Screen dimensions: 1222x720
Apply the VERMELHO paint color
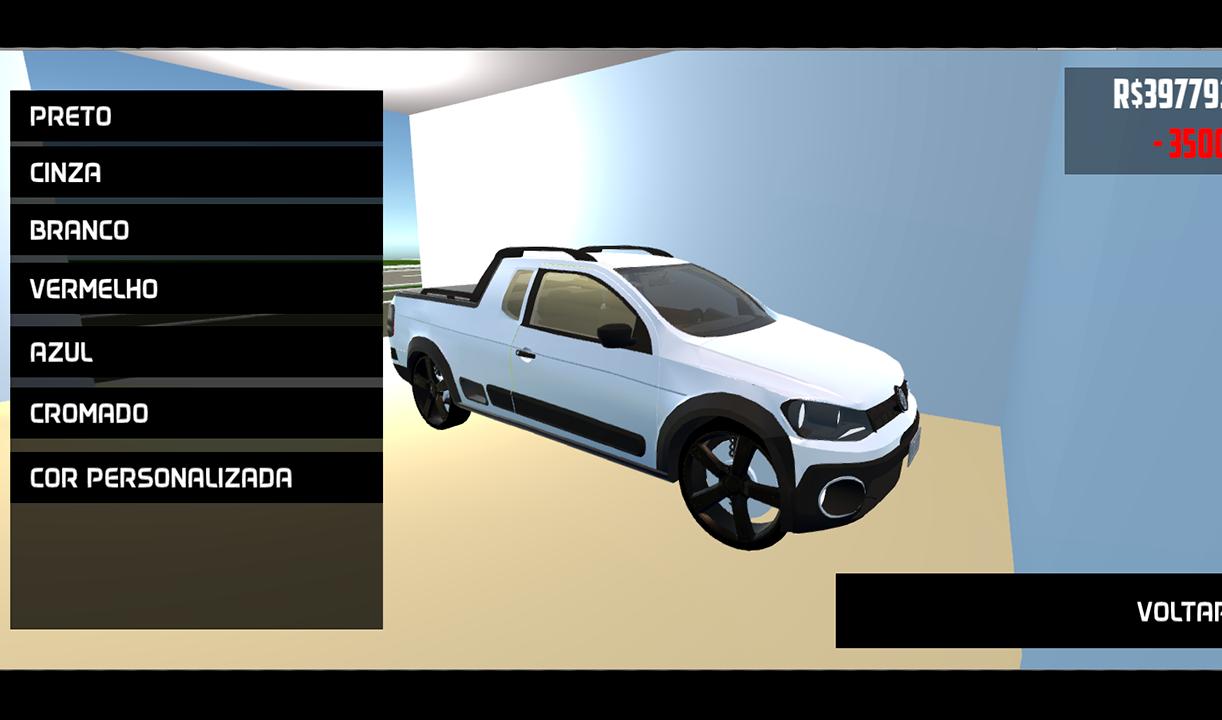click(x=196, y=289)
